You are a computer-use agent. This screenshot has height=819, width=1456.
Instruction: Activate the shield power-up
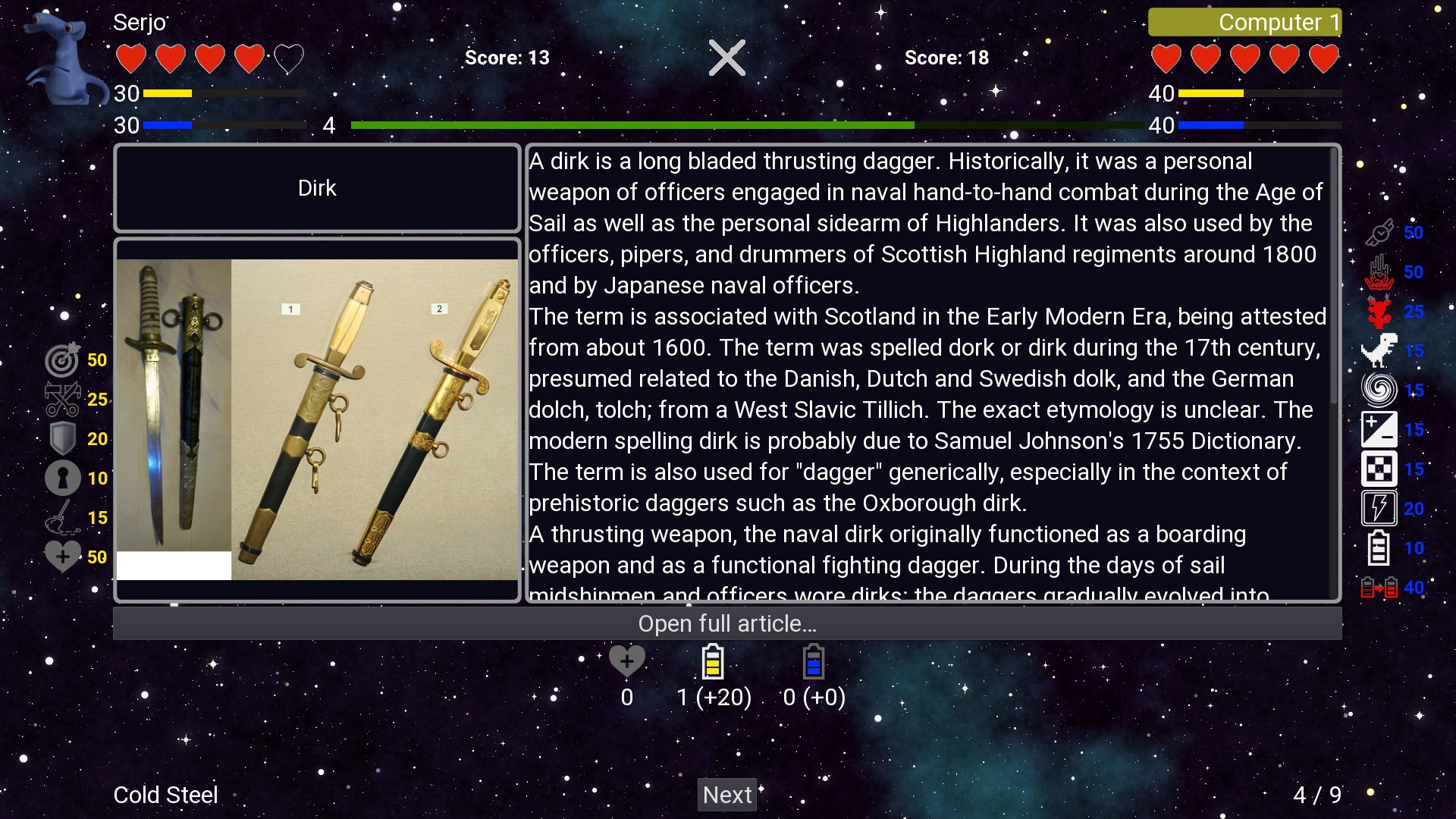click(61, 438)
